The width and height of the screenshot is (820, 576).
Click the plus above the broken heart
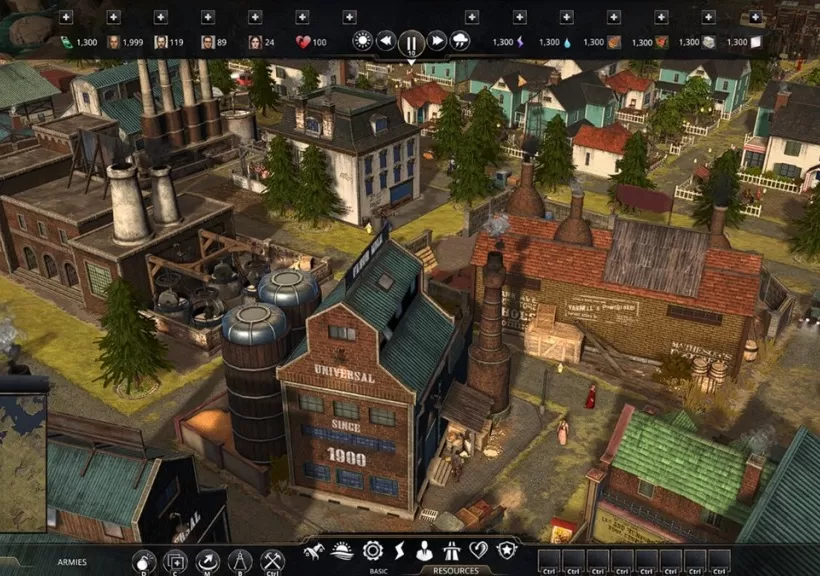pyautogui.click(x=303, y=17)
